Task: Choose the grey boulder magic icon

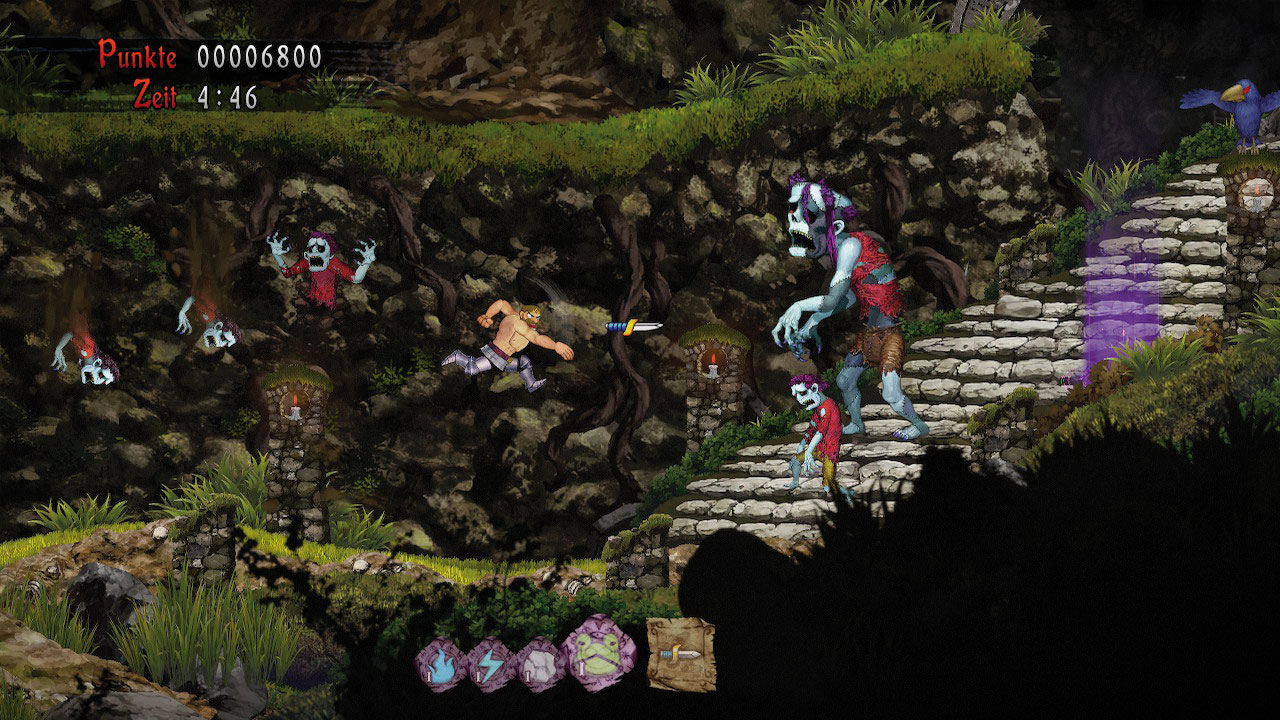Action: [541, 665]
